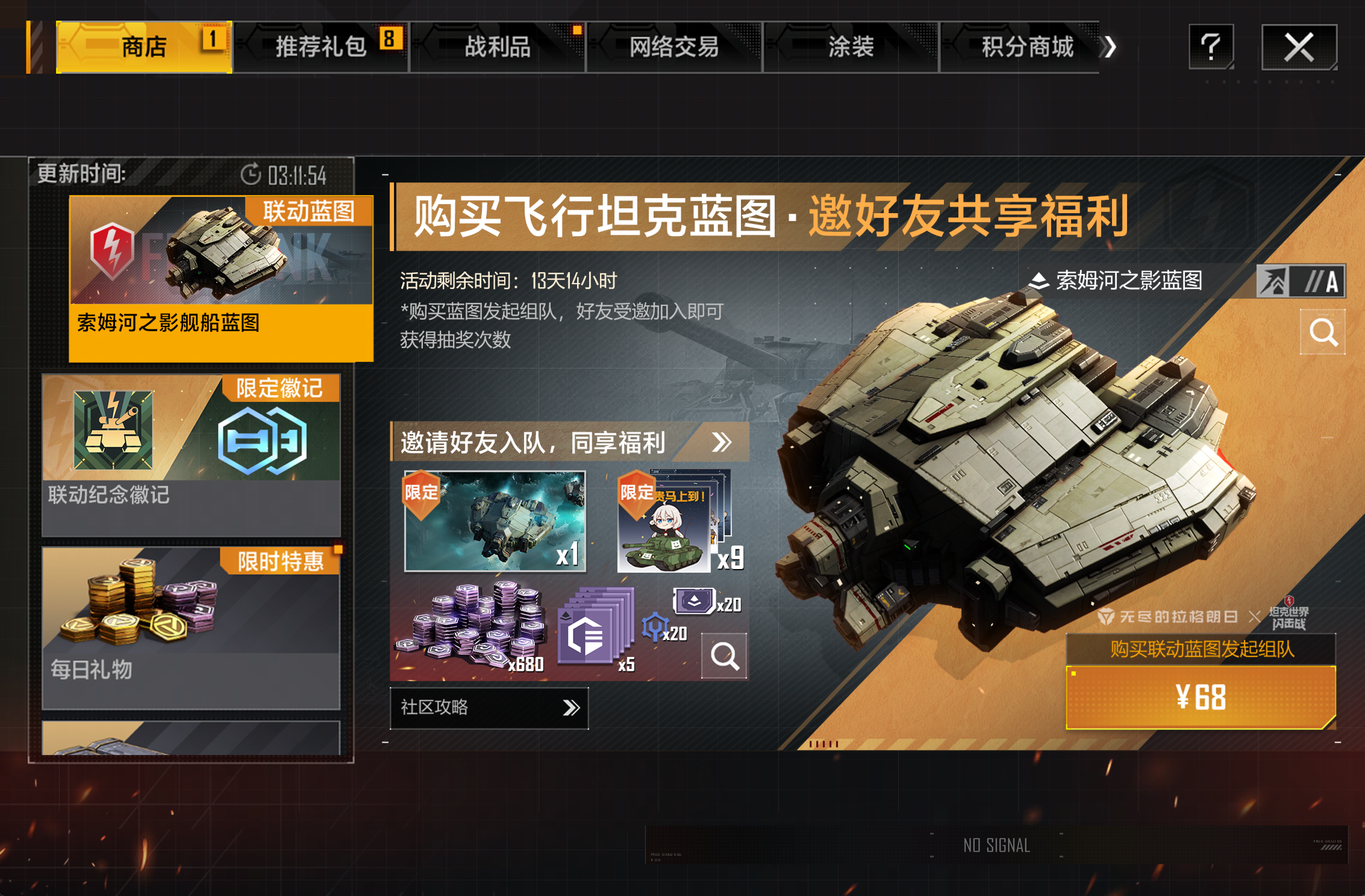Show more tabs with the right arrow
Image resolution: width=1365 pixels, height=896 pixels.
(x=1111, y=47)
